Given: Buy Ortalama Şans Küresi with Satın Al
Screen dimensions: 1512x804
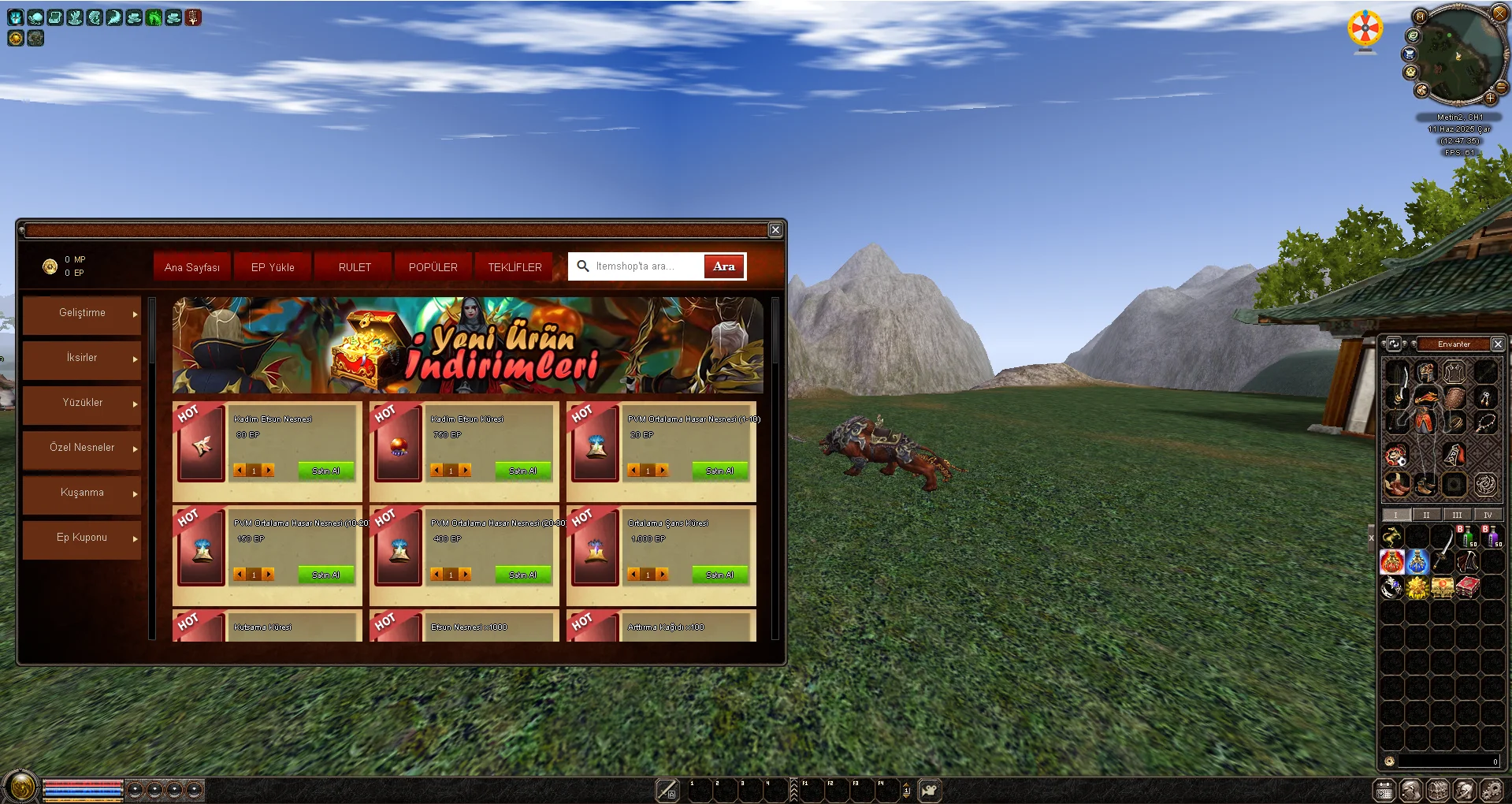Looking at the screenshot, I should (719, 575).
